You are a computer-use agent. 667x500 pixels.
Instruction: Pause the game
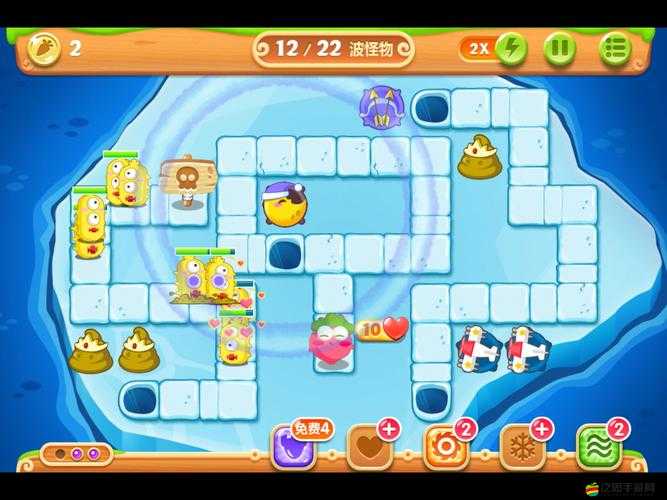pos(559,47)
